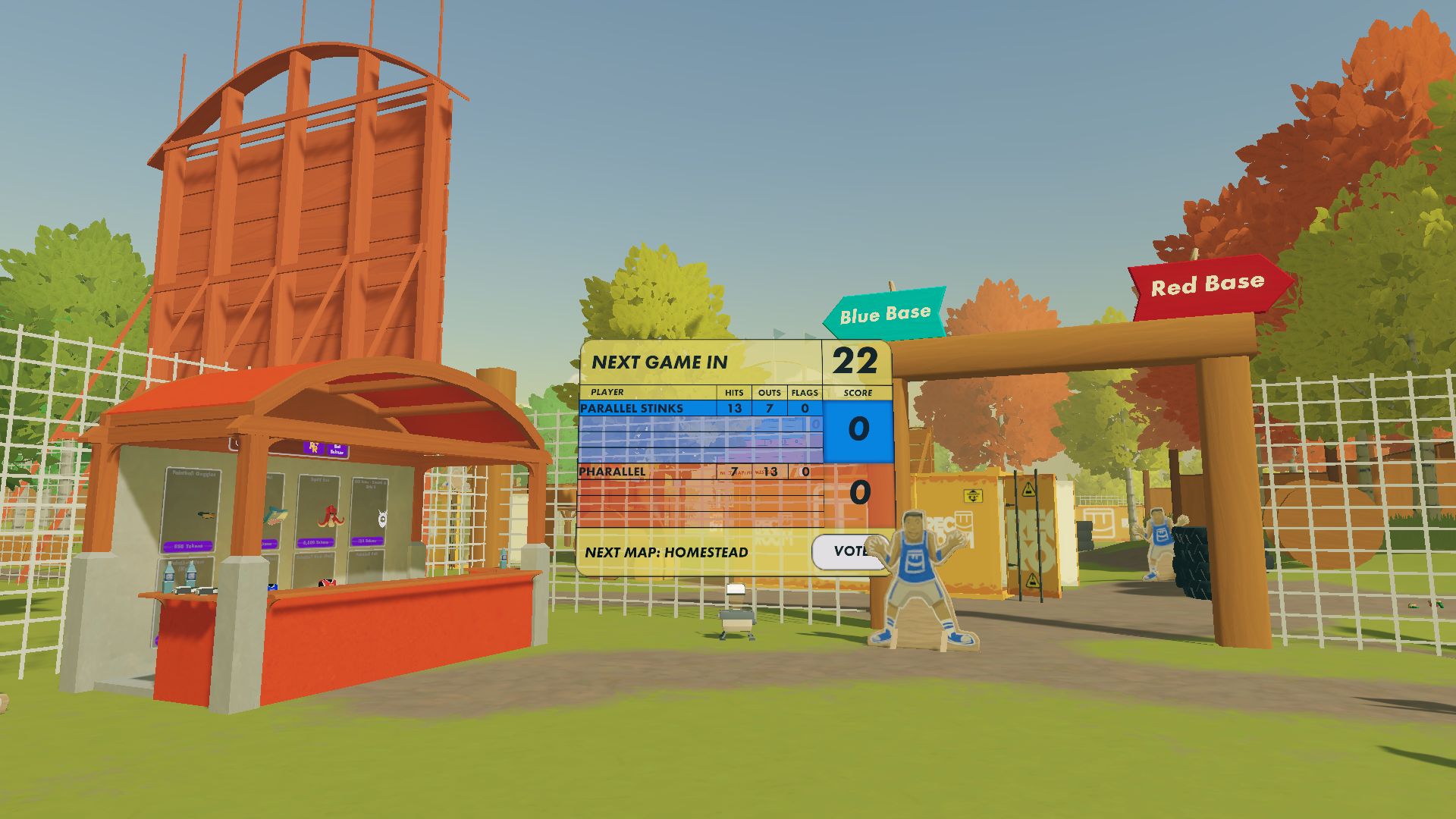Click the paintball gun icon on the cutout's jersey
This screenshot has height=819, width=1456.
point(915,560)
